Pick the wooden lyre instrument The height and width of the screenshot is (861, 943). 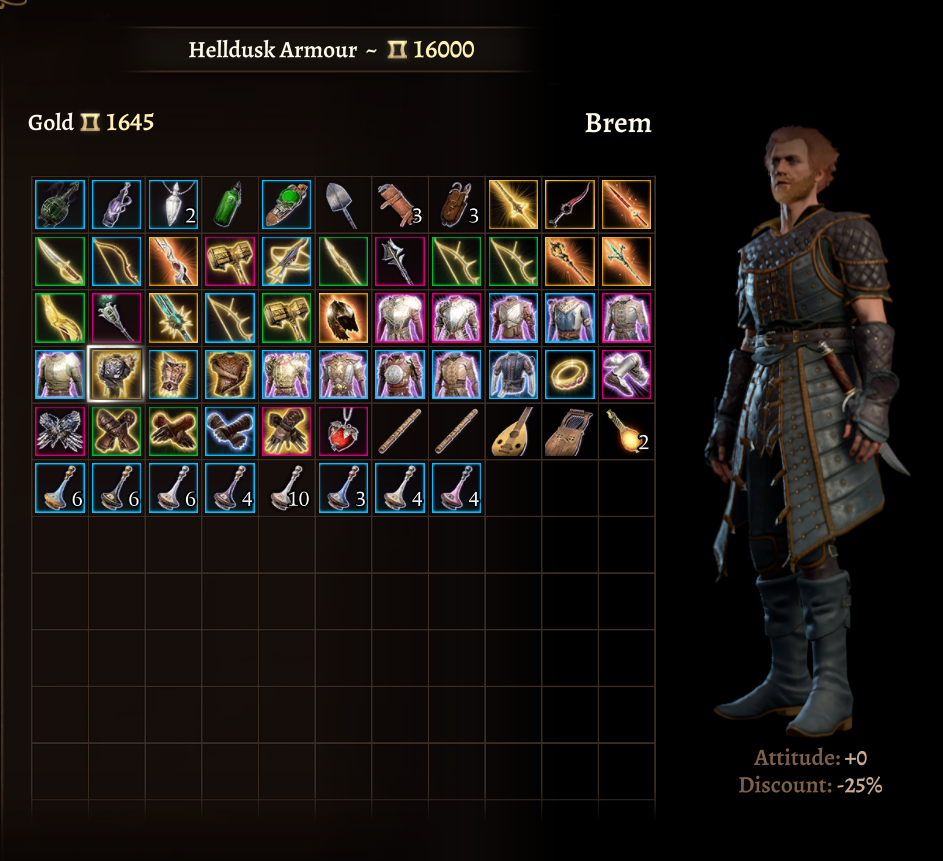click(x=570, y=431)
